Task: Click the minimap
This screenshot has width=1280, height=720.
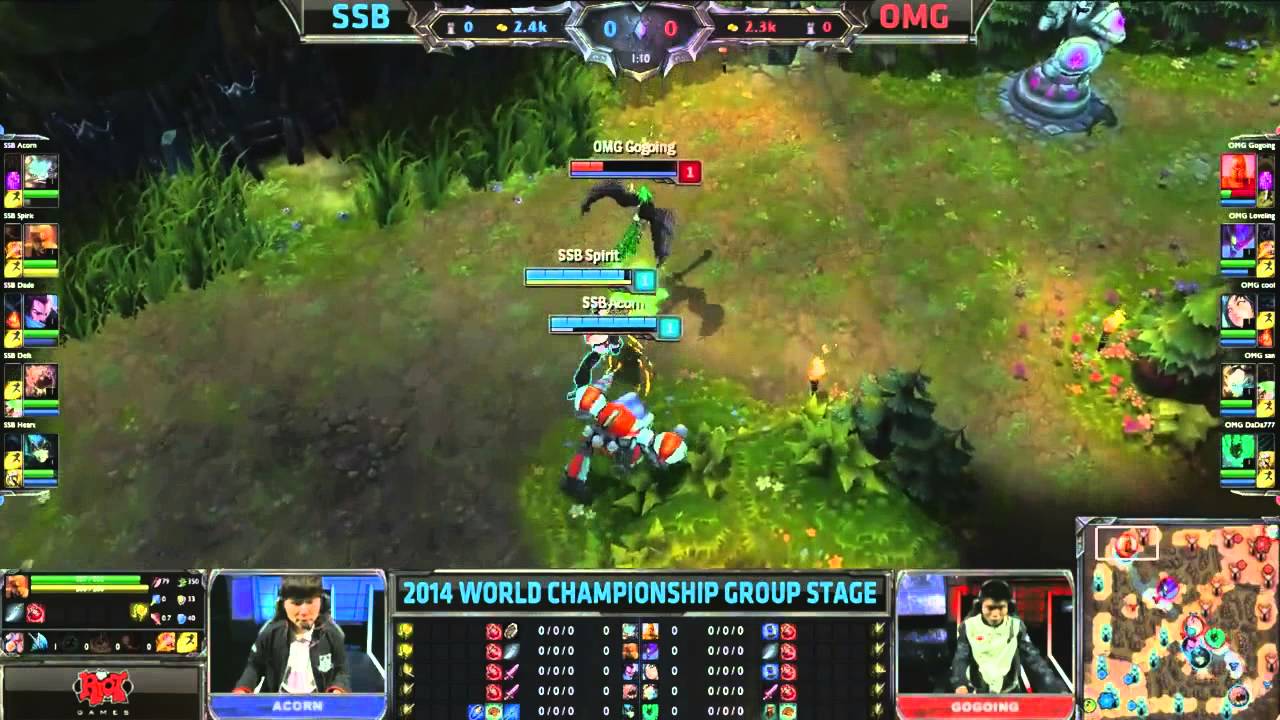Action: [x=1178, y=617]
